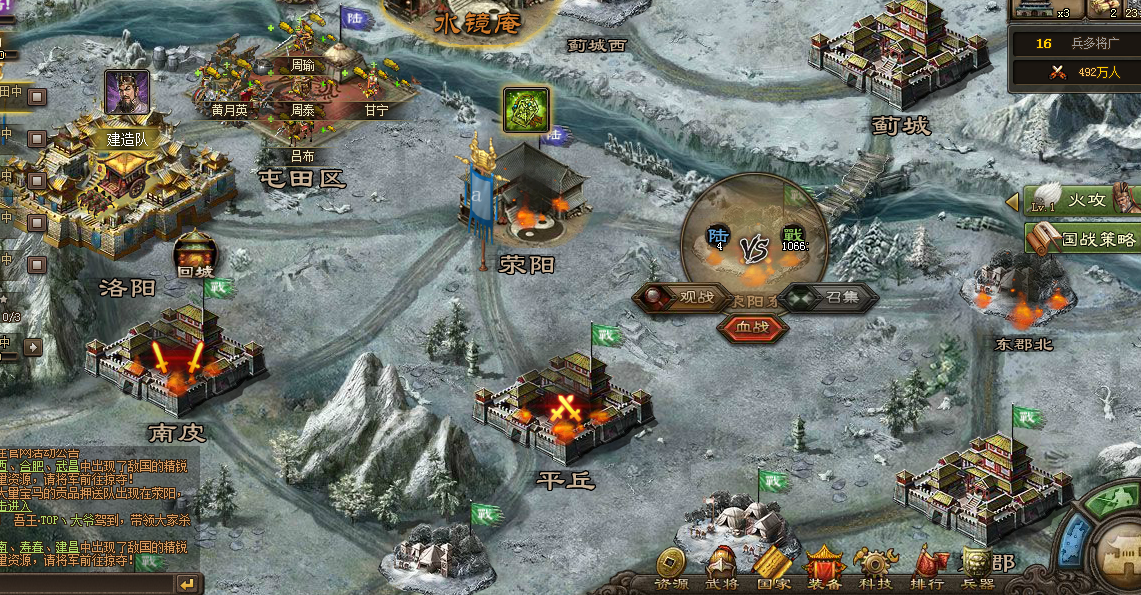Send chat with the yellow enter-arrow button
Image resolution: width=1141 pixels, height=595 pixels.
point(186,583)
